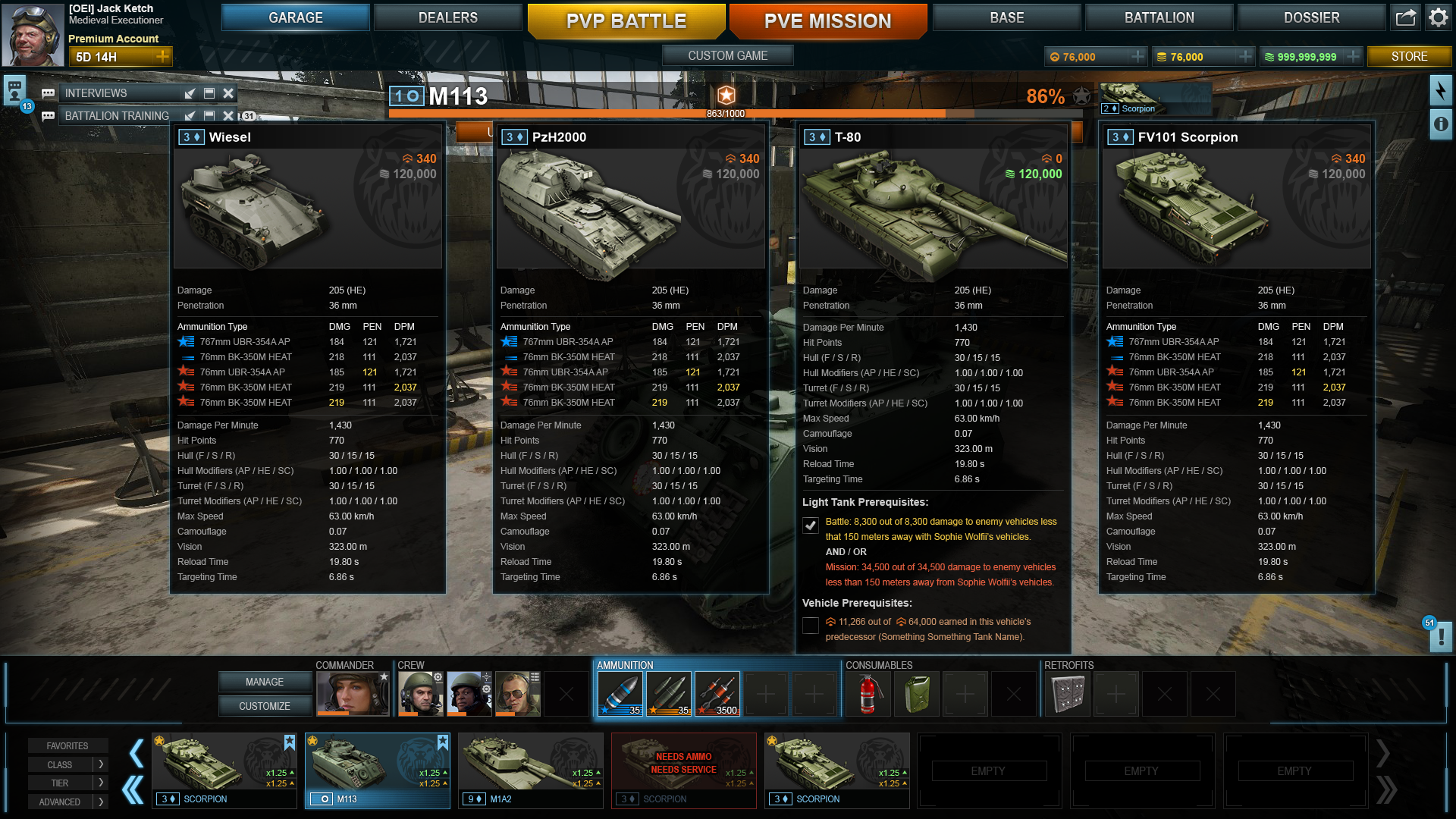
Task: Click the Manage commander button
Action: 265,682
